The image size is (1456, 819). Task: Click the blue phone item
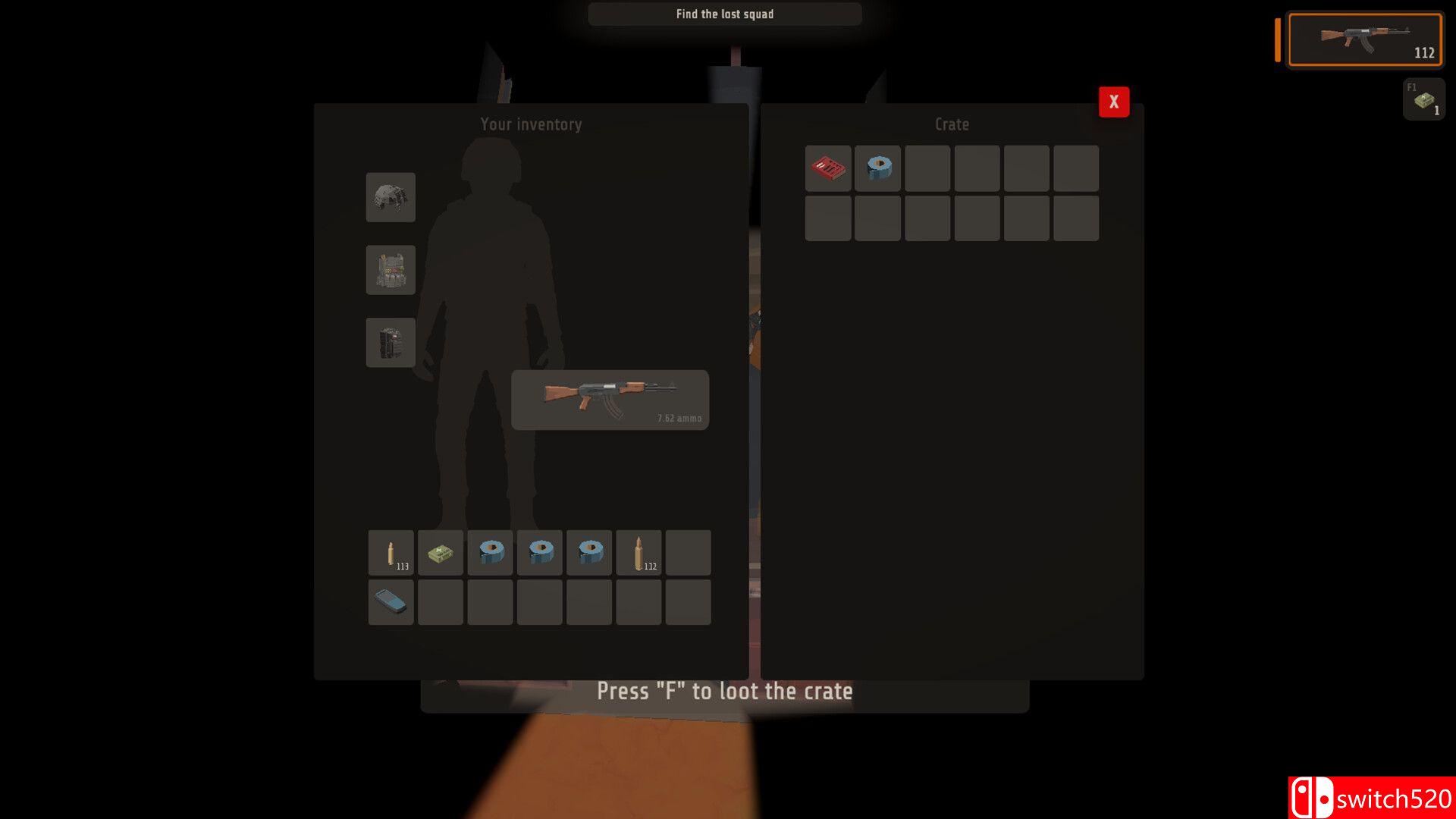(391, 601)
